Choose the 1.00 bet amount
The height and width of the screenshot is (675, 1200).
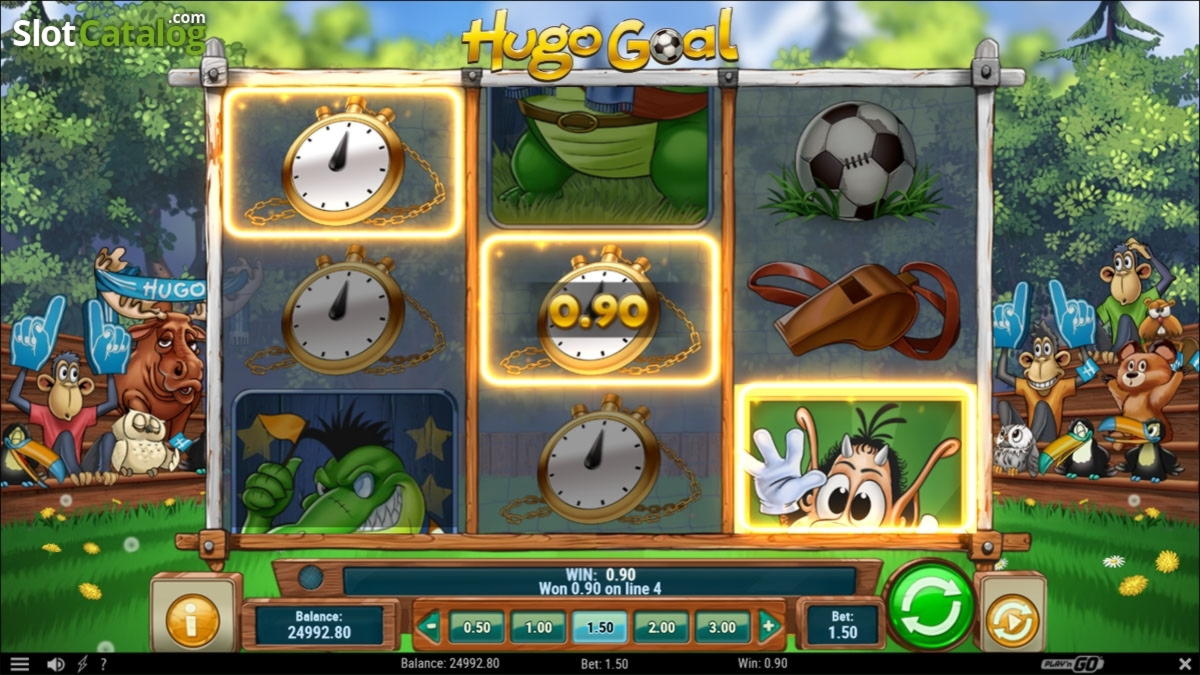538,627
